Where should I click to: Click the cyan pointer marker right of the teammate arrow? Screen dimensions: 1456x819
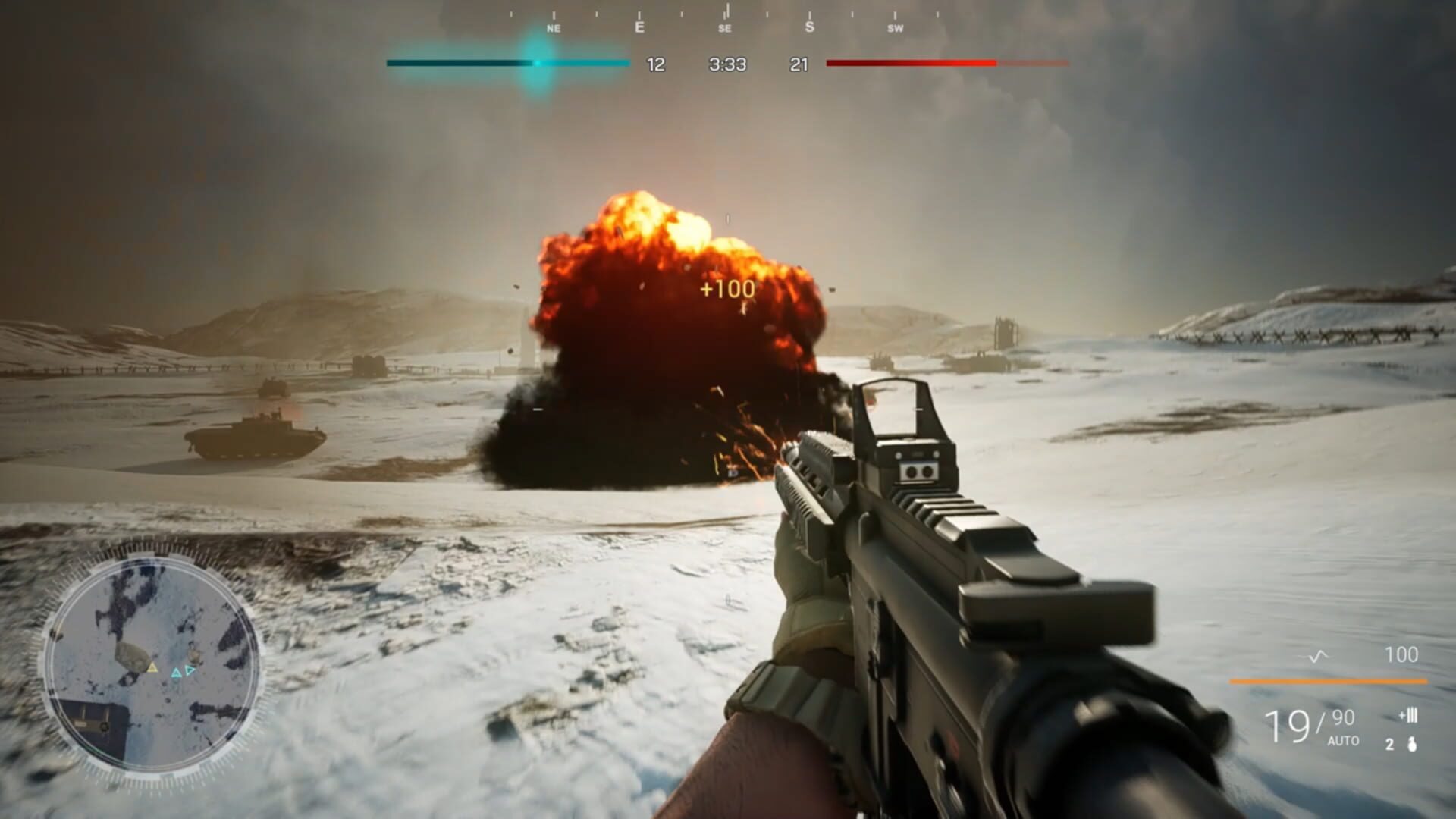[189, 670]
